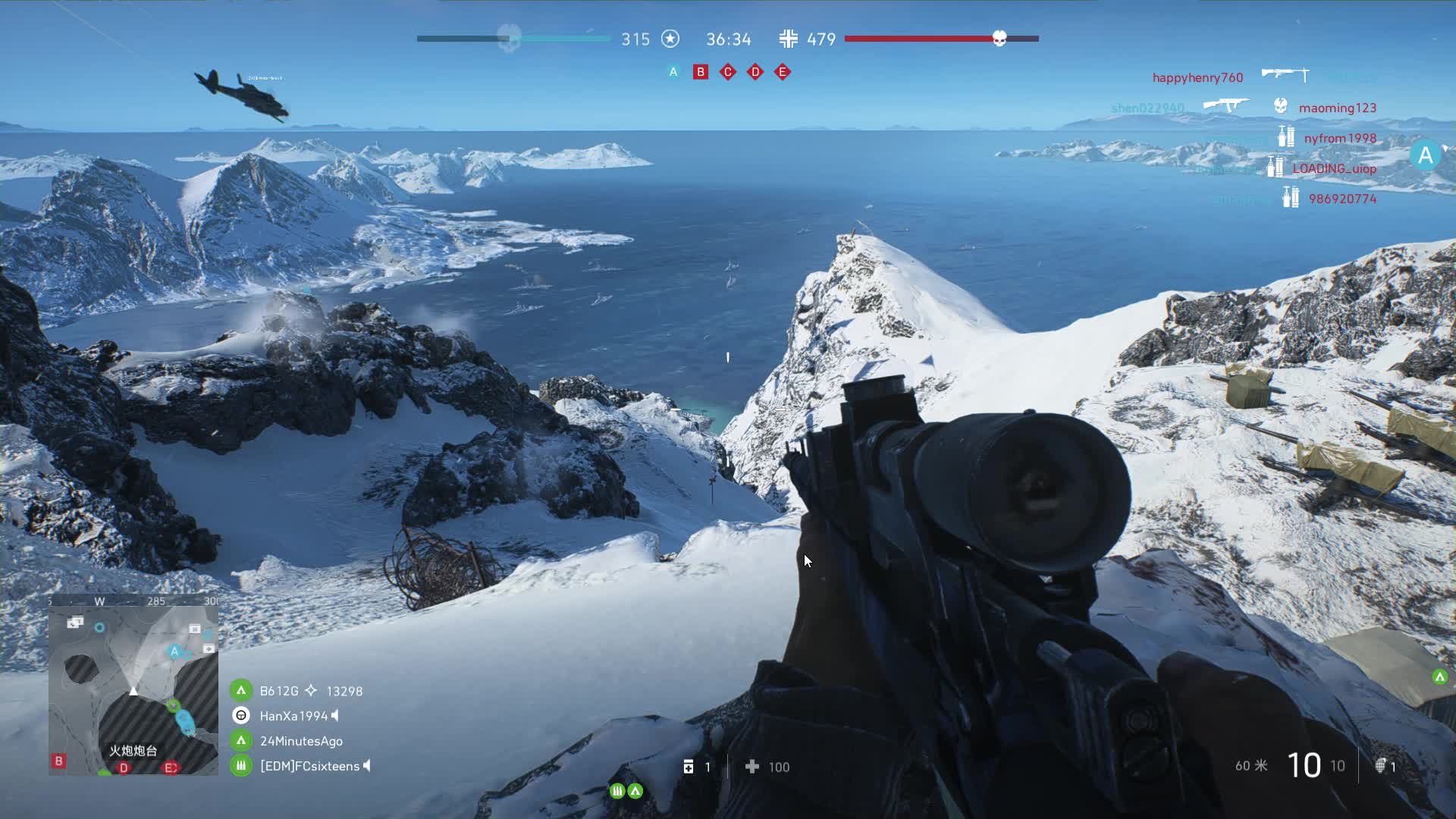Select squad member [EDM]FCsixteens

point(309,766)
